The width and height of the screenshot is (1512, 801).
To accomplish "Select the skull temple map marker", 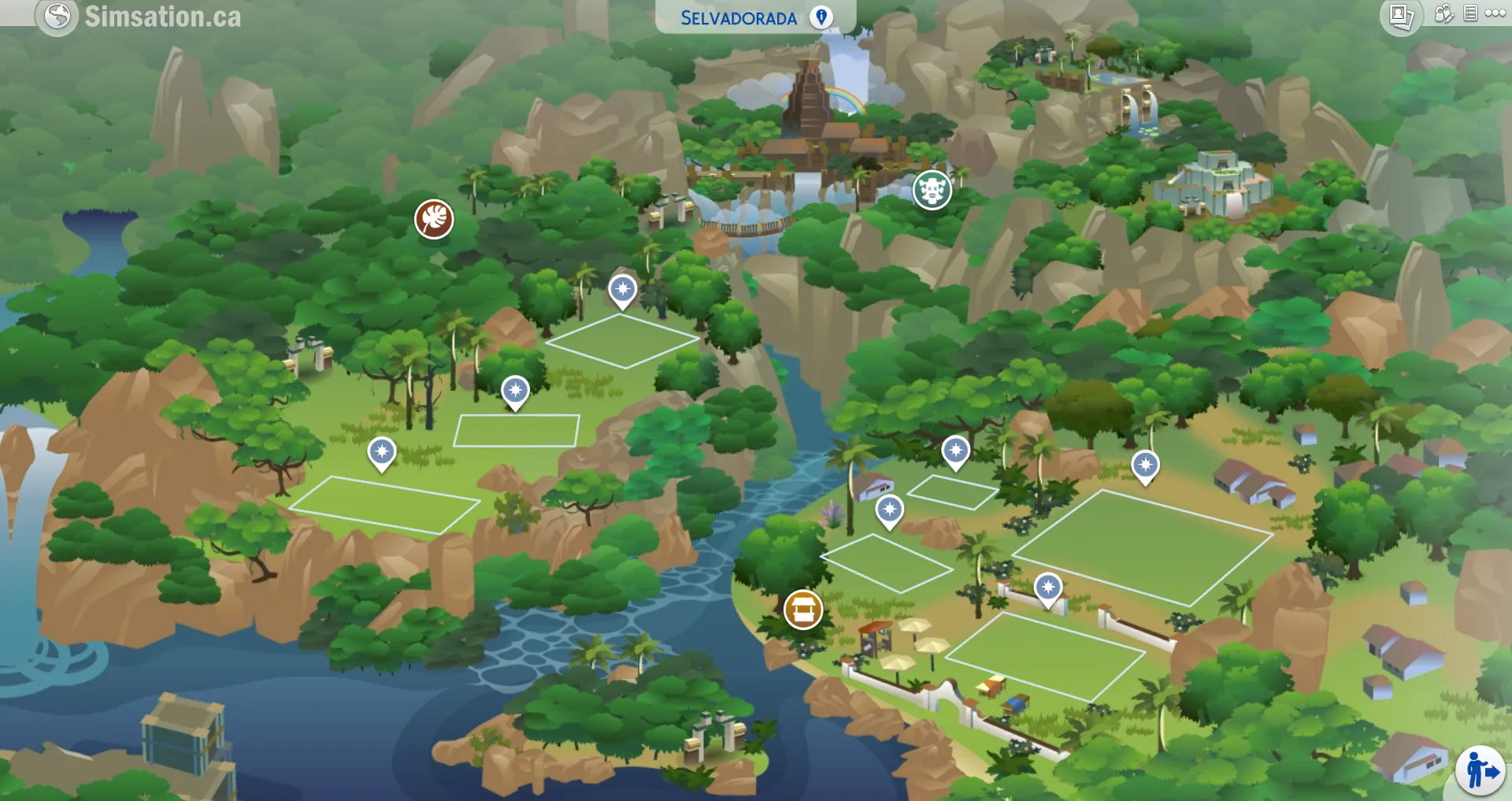I will (x=932, y=190).
